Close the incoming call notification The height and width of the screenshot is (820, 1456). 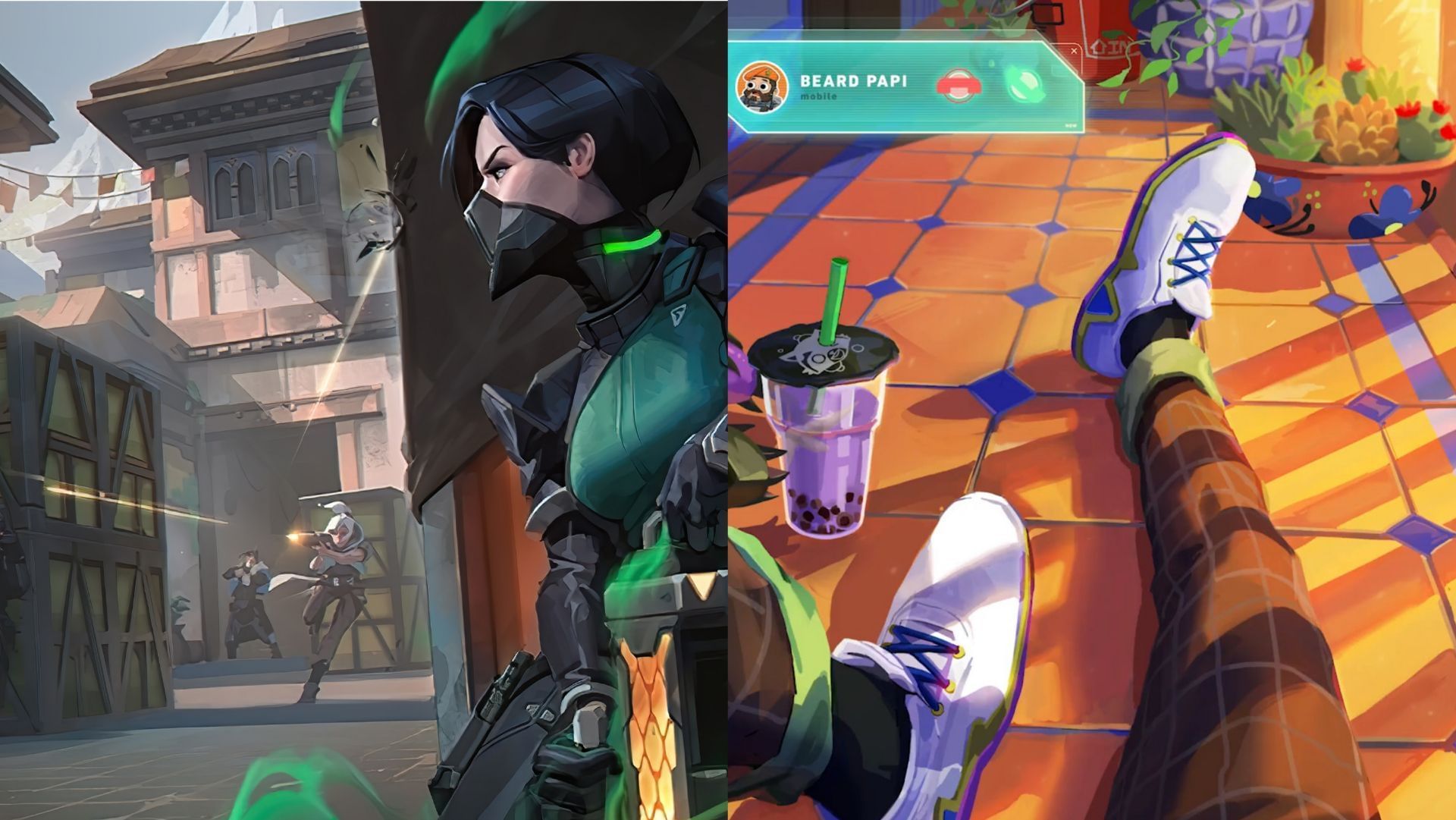coord(1074,52)
